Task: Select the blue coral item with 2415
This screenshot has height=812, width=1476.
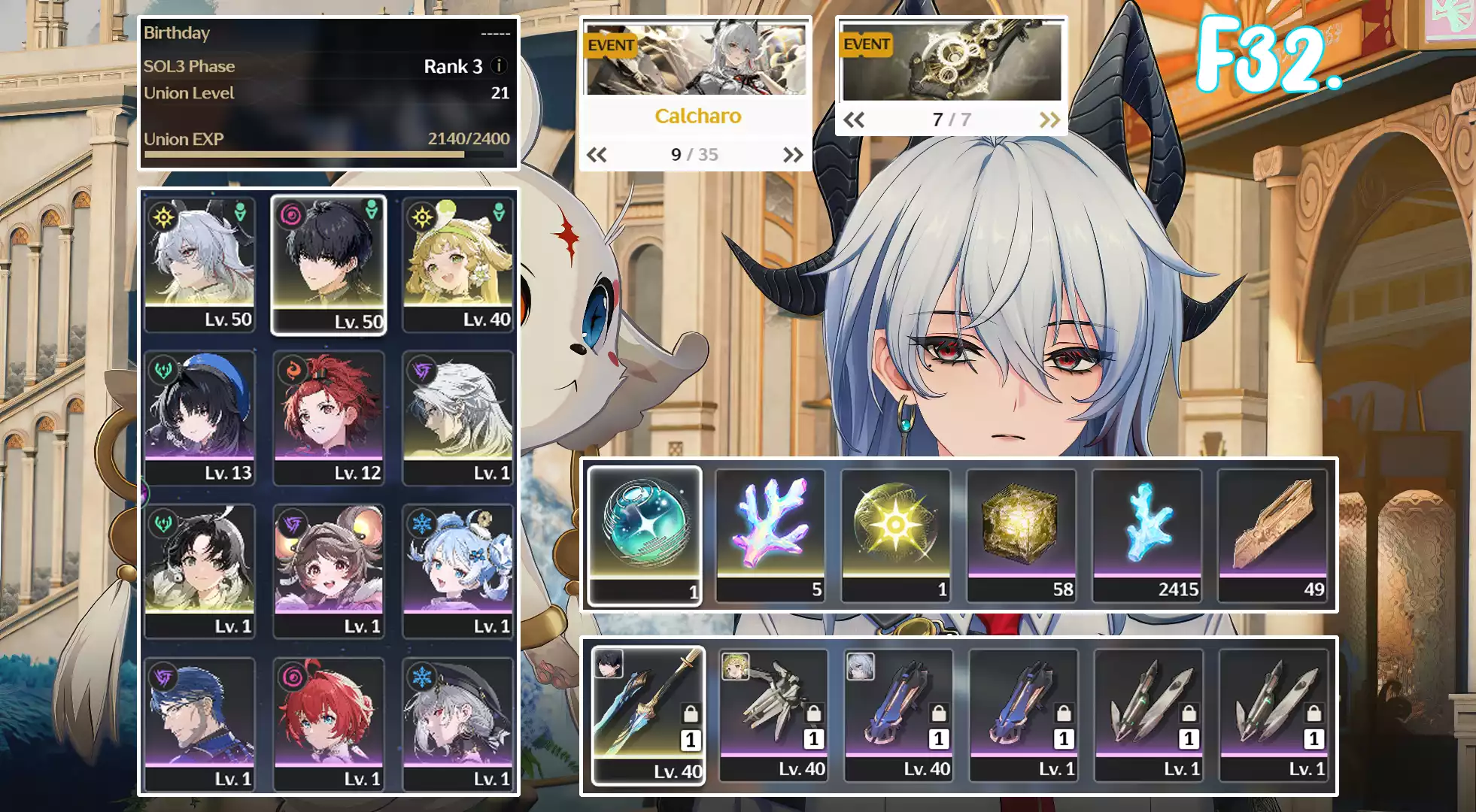Action: [x=1146, y=535]
